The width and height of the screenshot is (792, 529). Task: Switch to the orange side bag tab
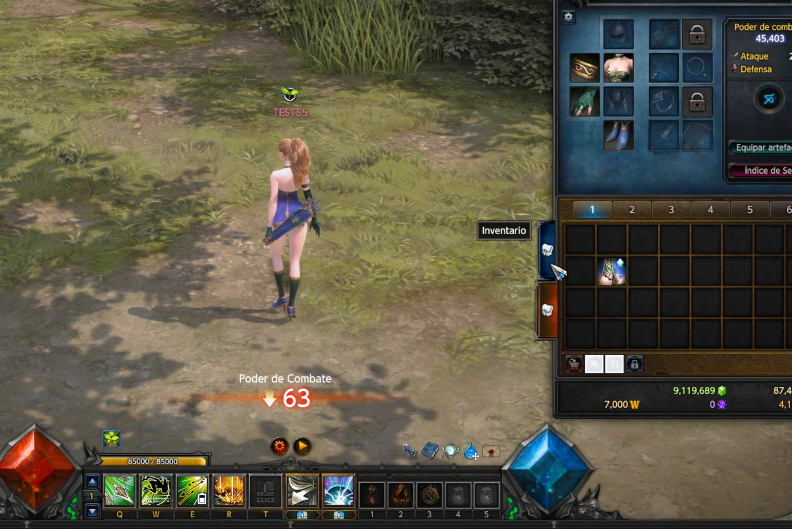click(547, 310)
